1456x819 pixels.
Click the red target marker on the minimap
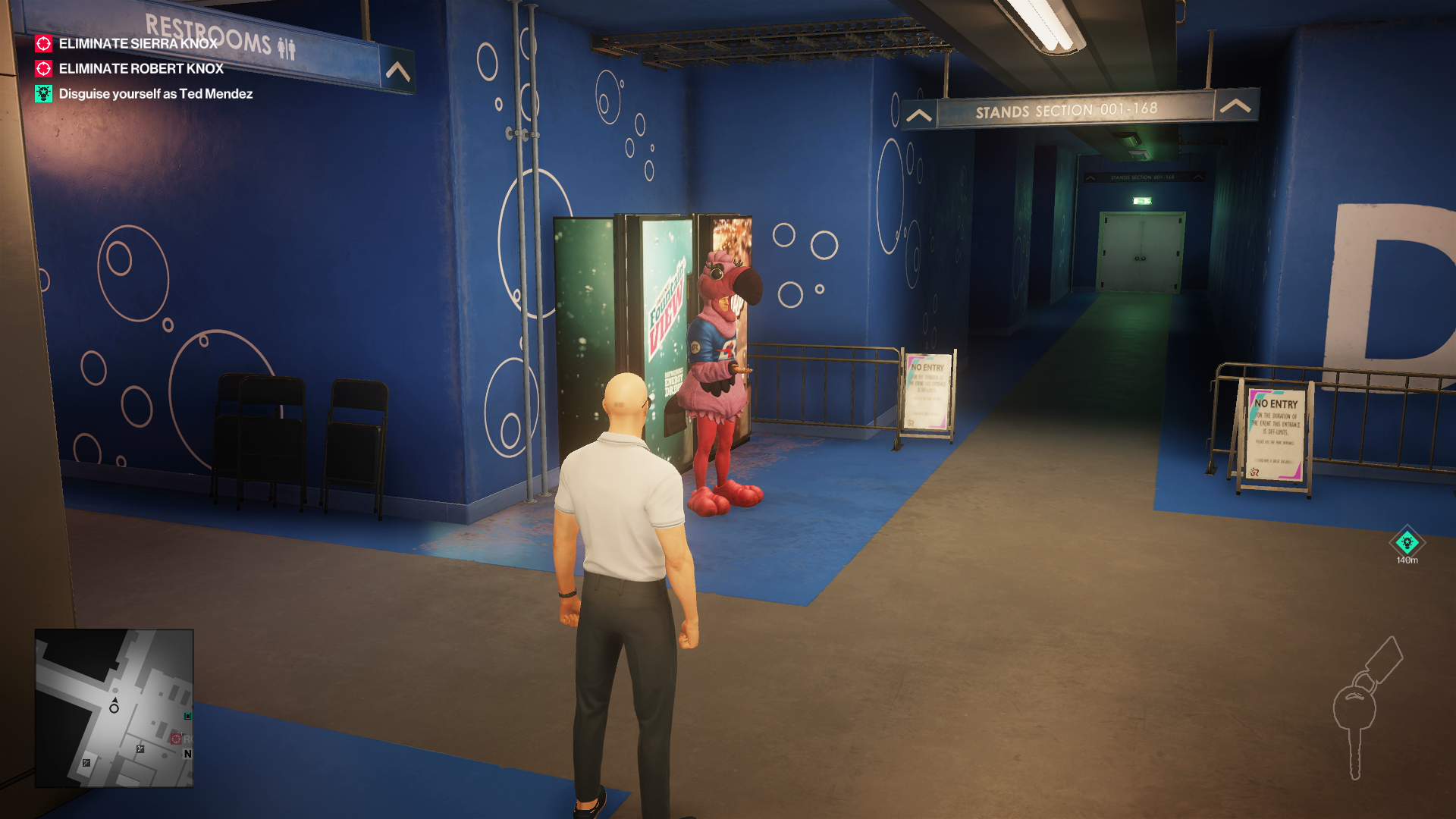click(177, 739)
